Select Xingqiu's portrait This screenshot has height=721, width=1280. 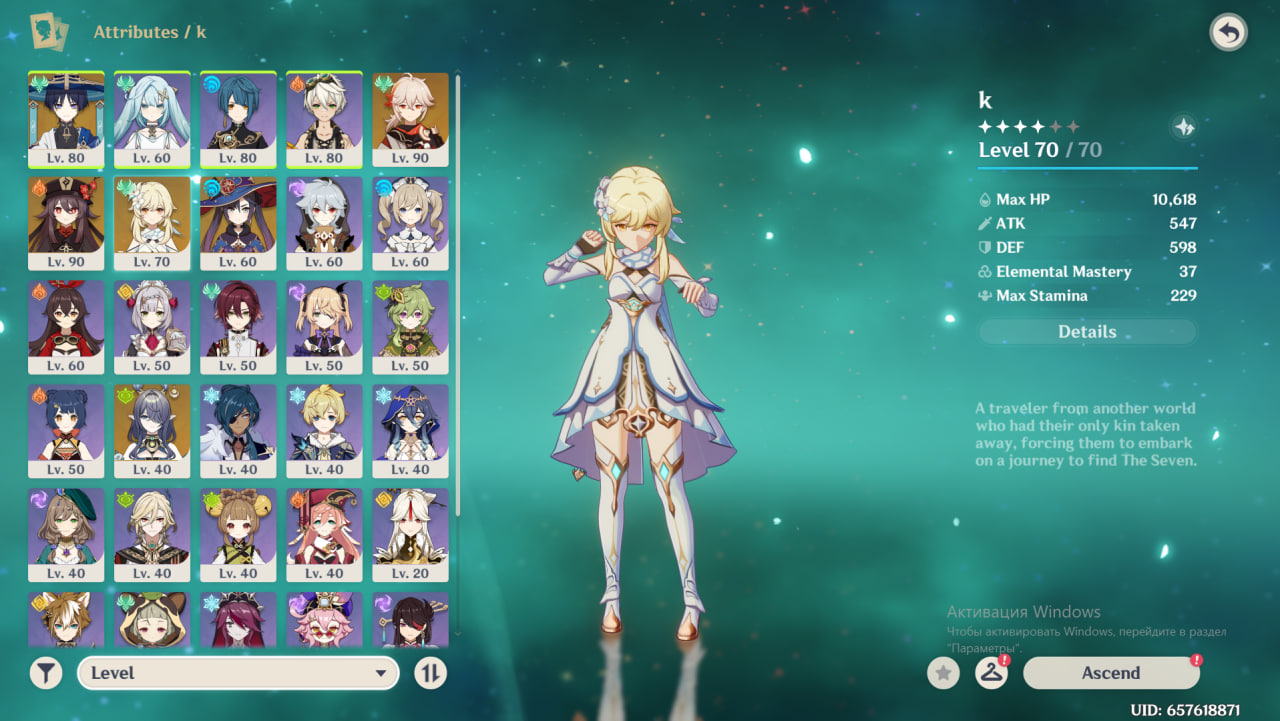point(238,119)
